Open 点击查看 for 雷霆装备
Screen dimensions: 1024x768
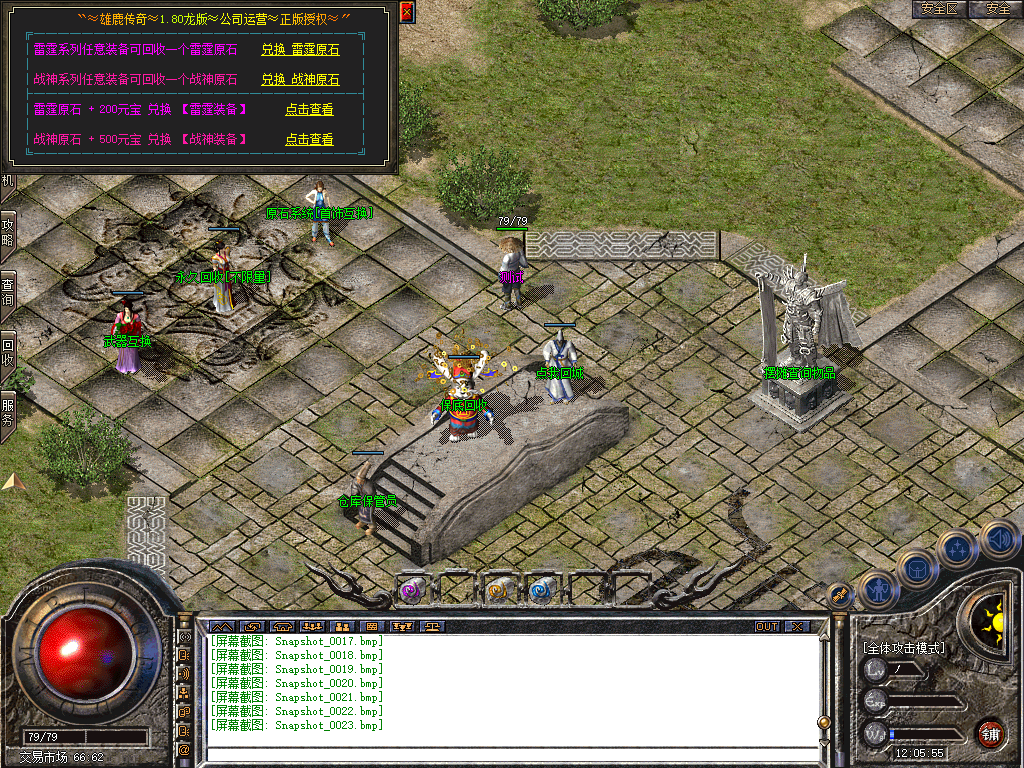point(309,110)
